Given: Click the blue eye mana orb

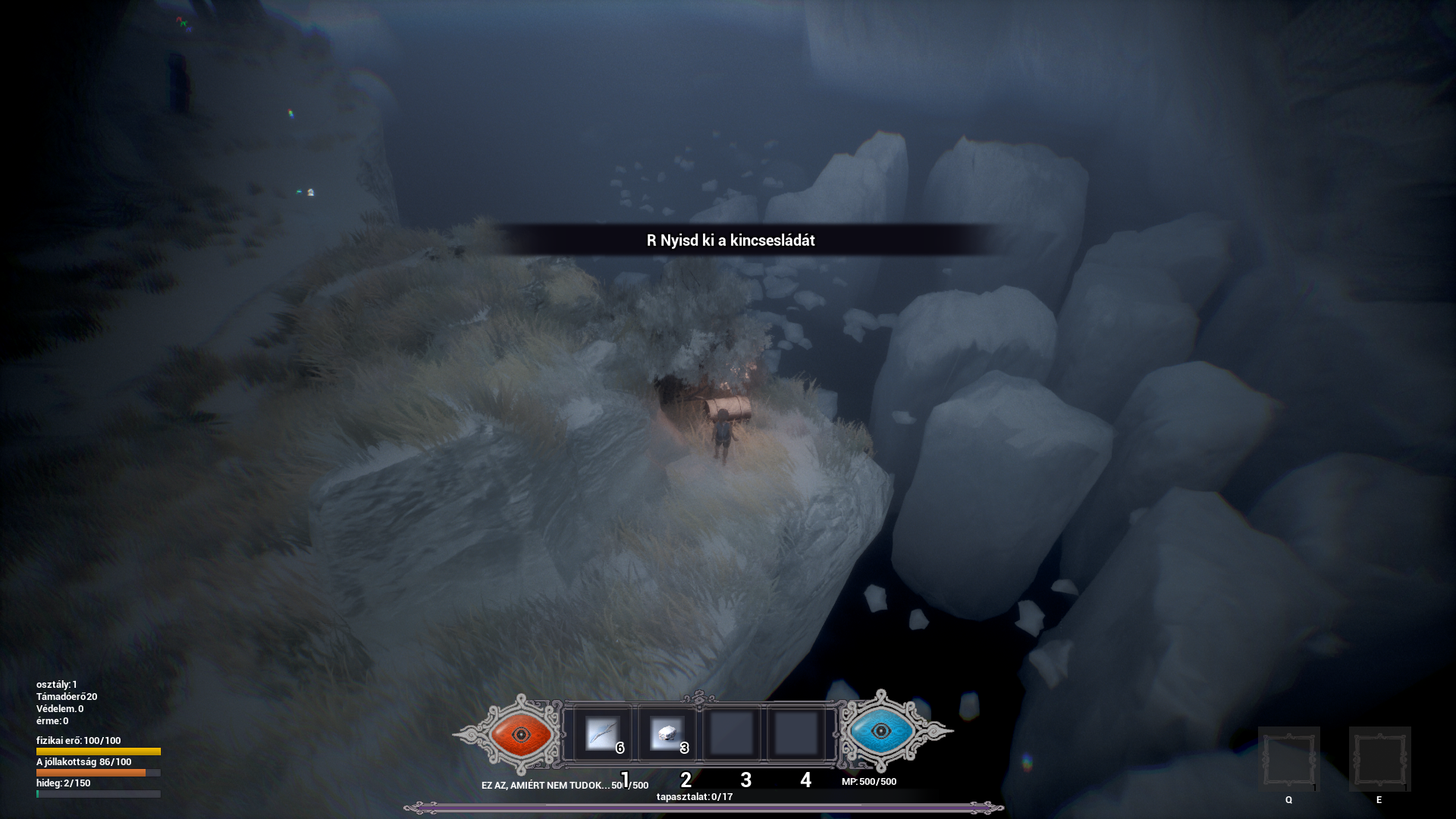Looking at the screenshot, I should tap(880, 731).
